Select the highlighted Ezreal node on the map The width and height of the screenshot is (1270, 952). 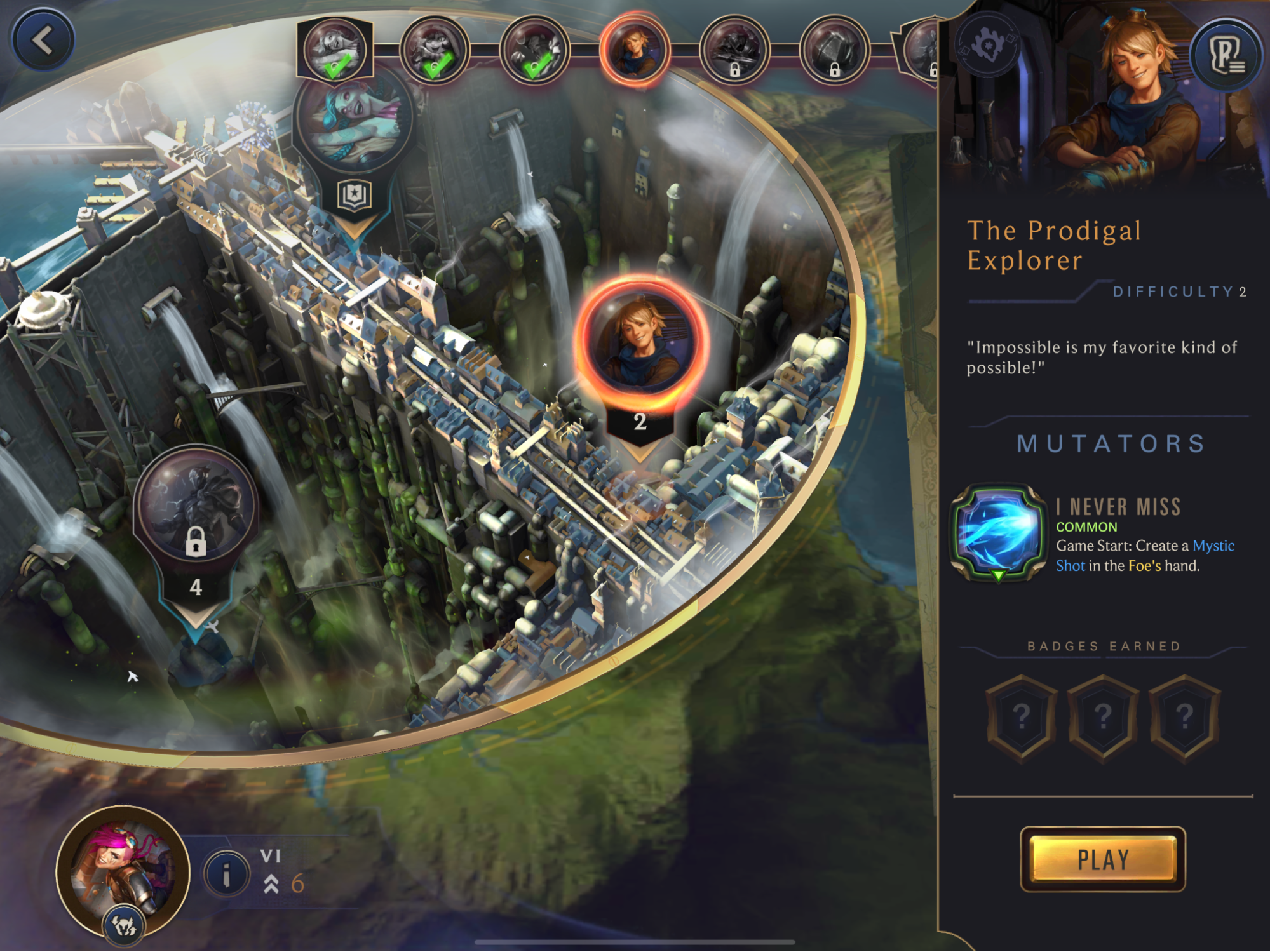(x=640, y=344)
